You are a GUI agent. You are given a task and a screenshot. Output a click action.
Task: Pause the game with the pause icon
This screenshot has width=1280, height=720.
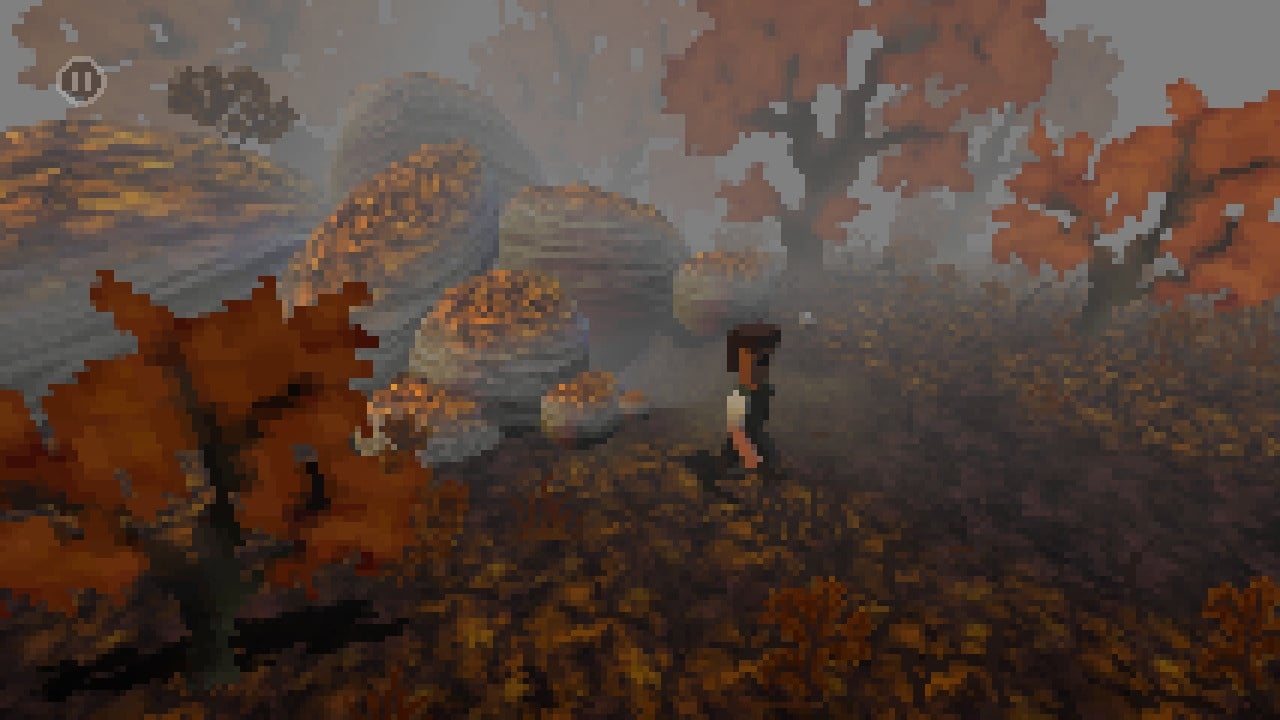click(x=81, y=81)
